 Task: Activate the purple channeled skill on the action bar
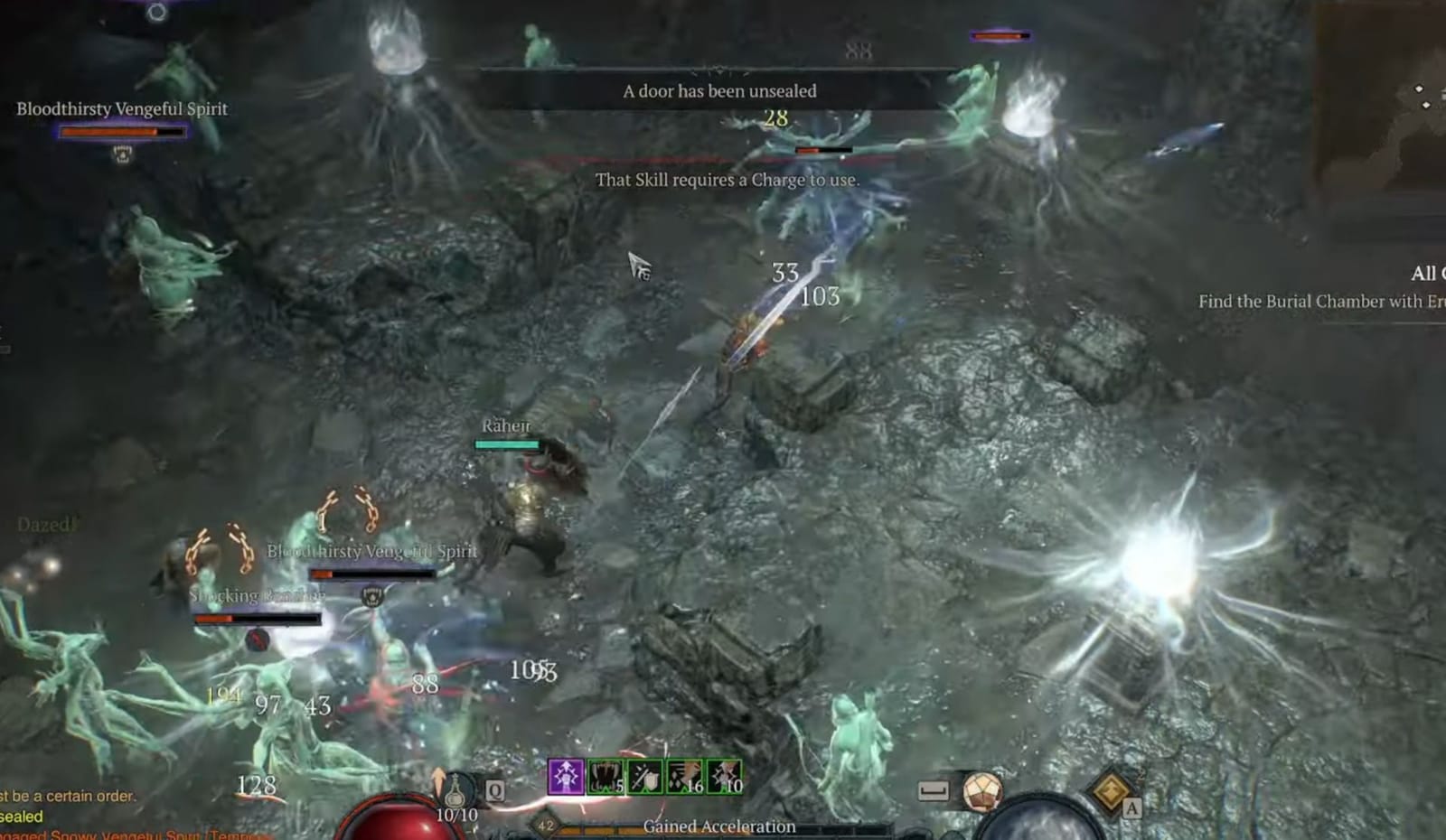pyautogui.click(x=566, y=777)
